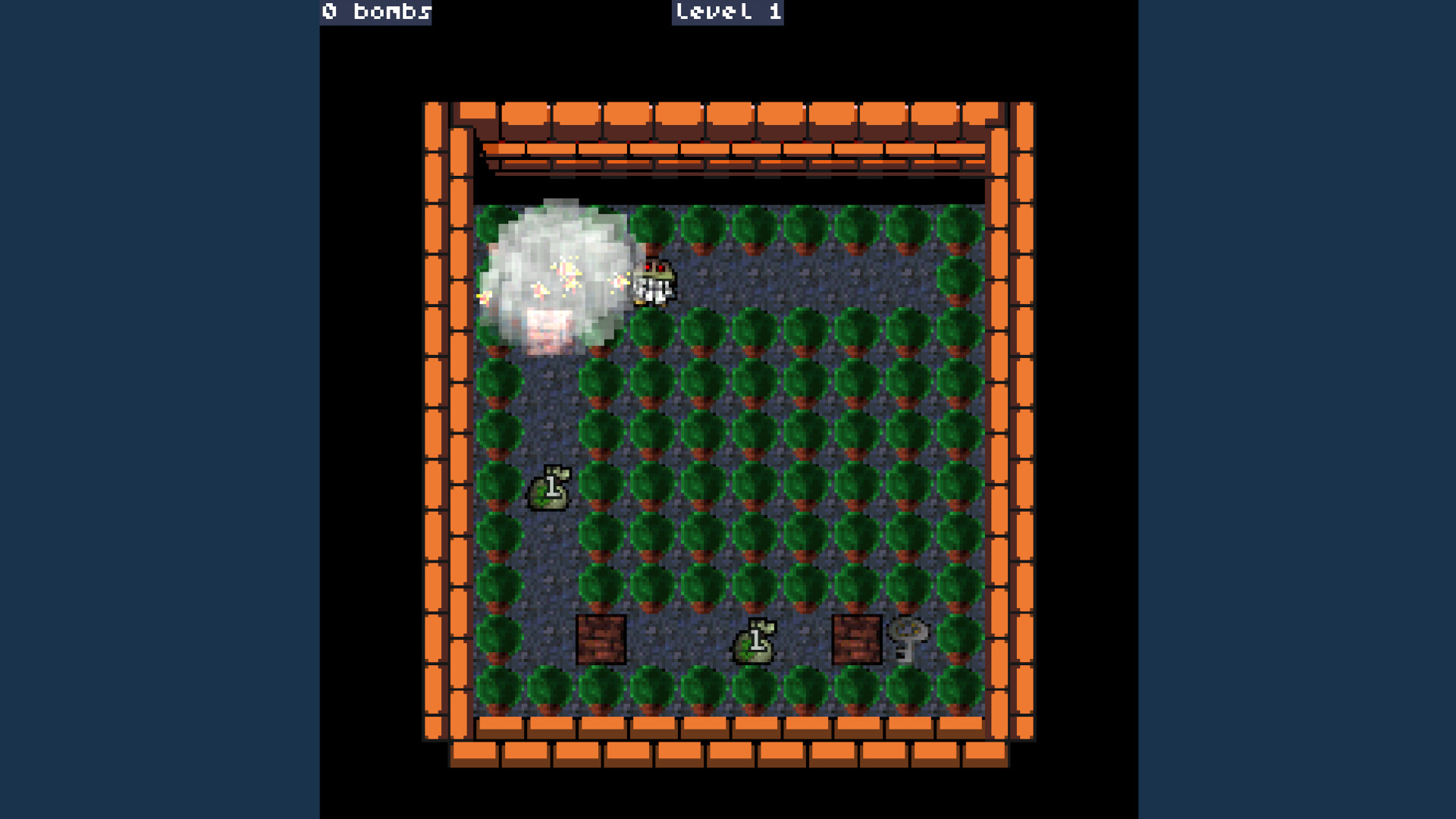Click the Level 1 label
The height and width of the screenshot is (819, 1456).
tap(727, 12)
